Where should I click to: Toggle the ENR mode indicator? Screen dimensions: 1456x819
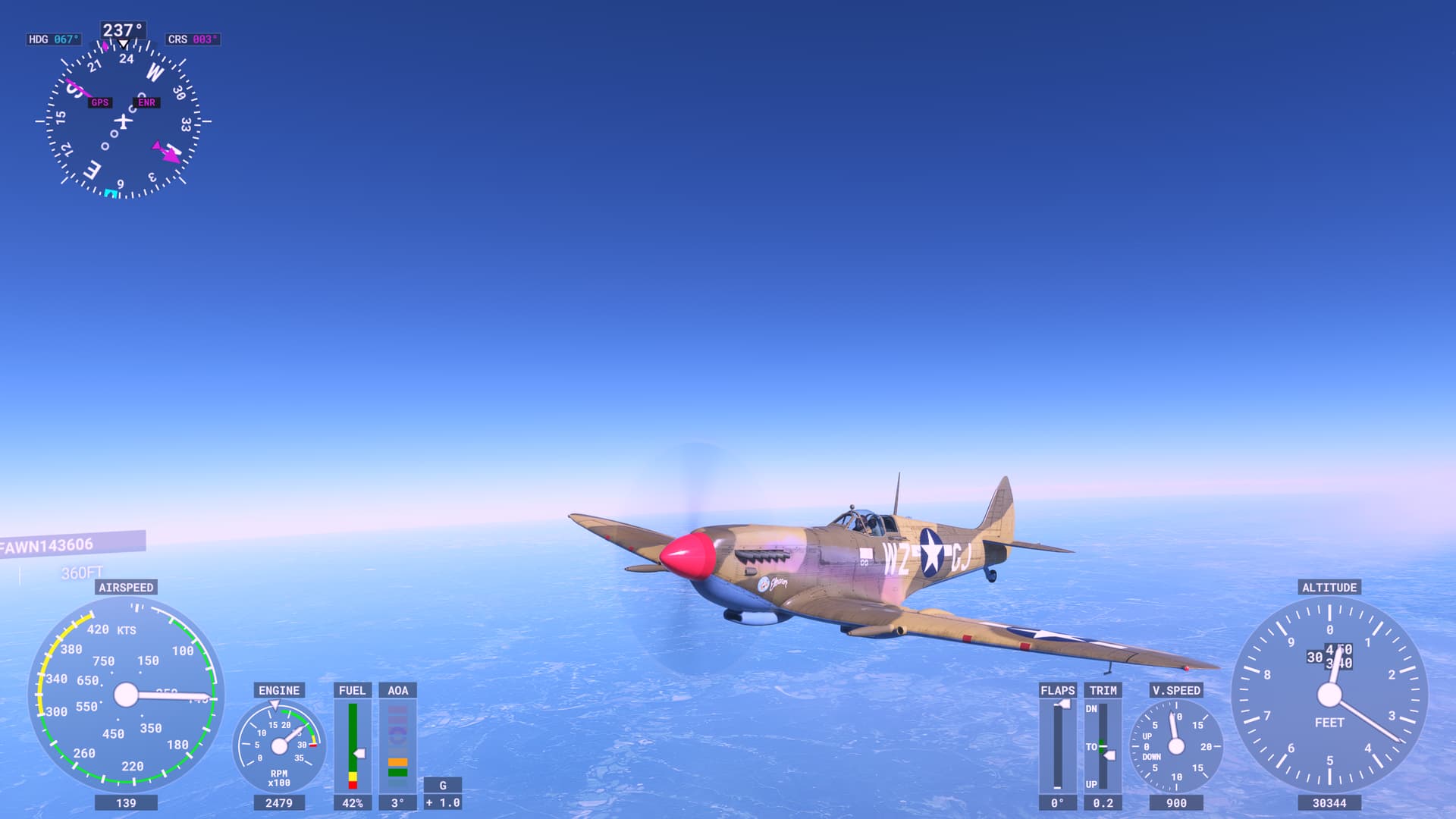point(146,102)
